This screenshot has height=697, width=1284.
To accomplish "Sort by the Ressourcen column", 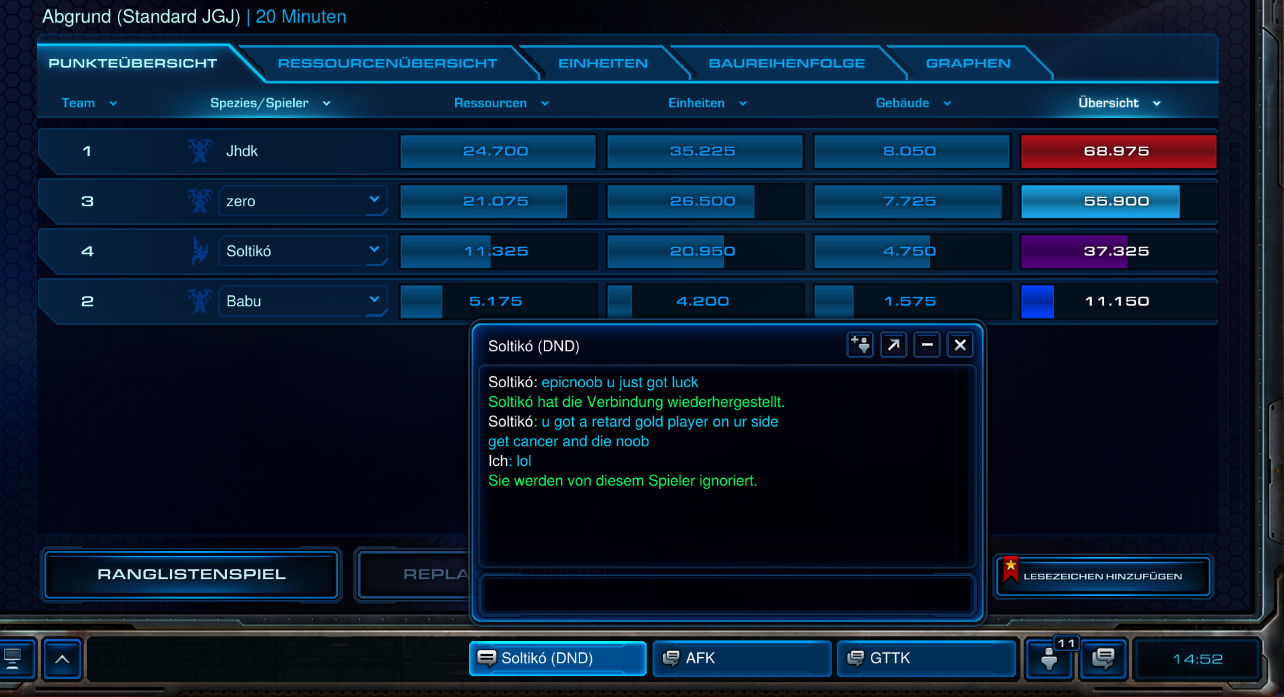I will [x=501, y=103].
